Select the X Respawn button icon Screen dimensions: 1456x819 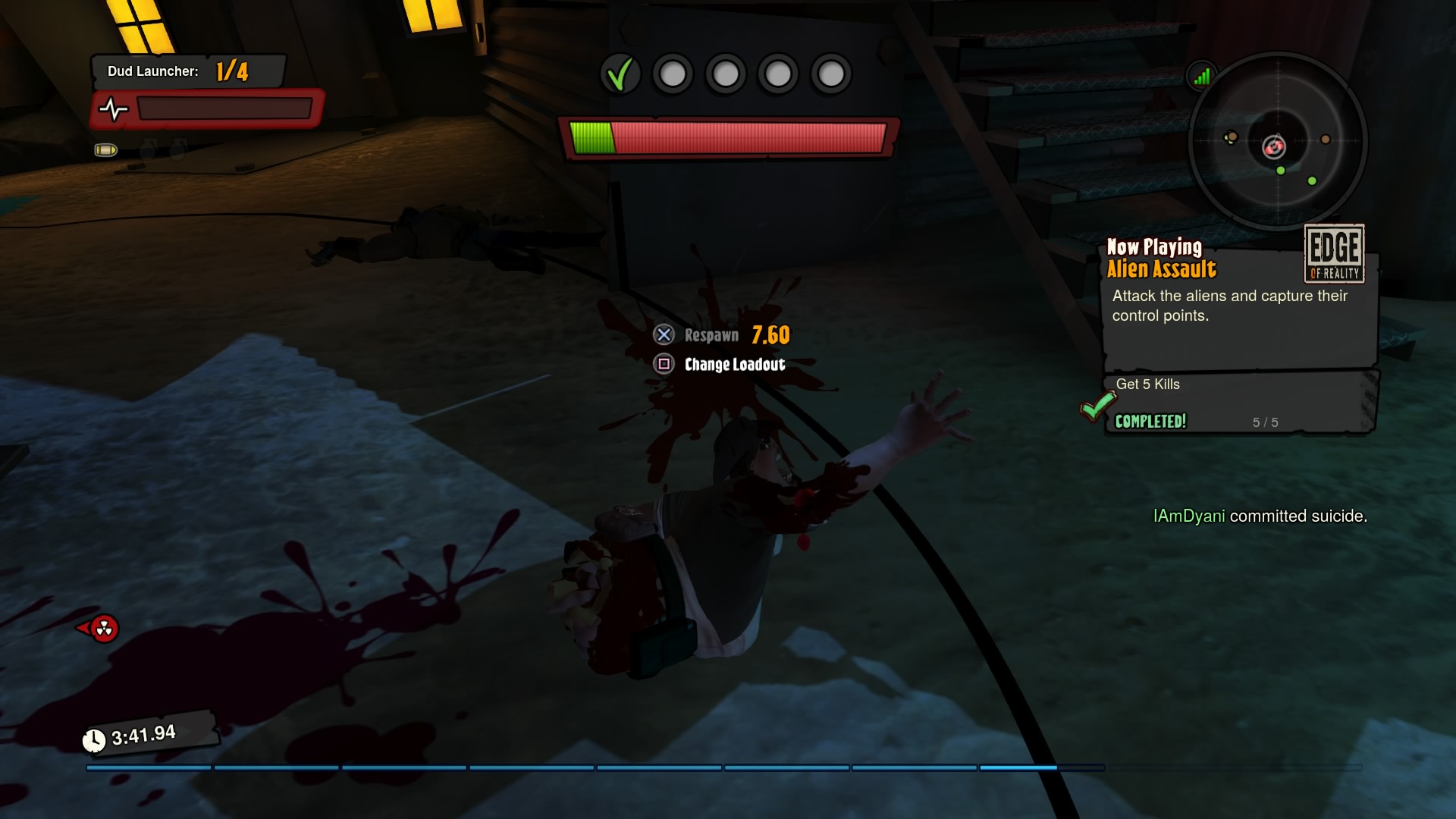coord(665,334)
